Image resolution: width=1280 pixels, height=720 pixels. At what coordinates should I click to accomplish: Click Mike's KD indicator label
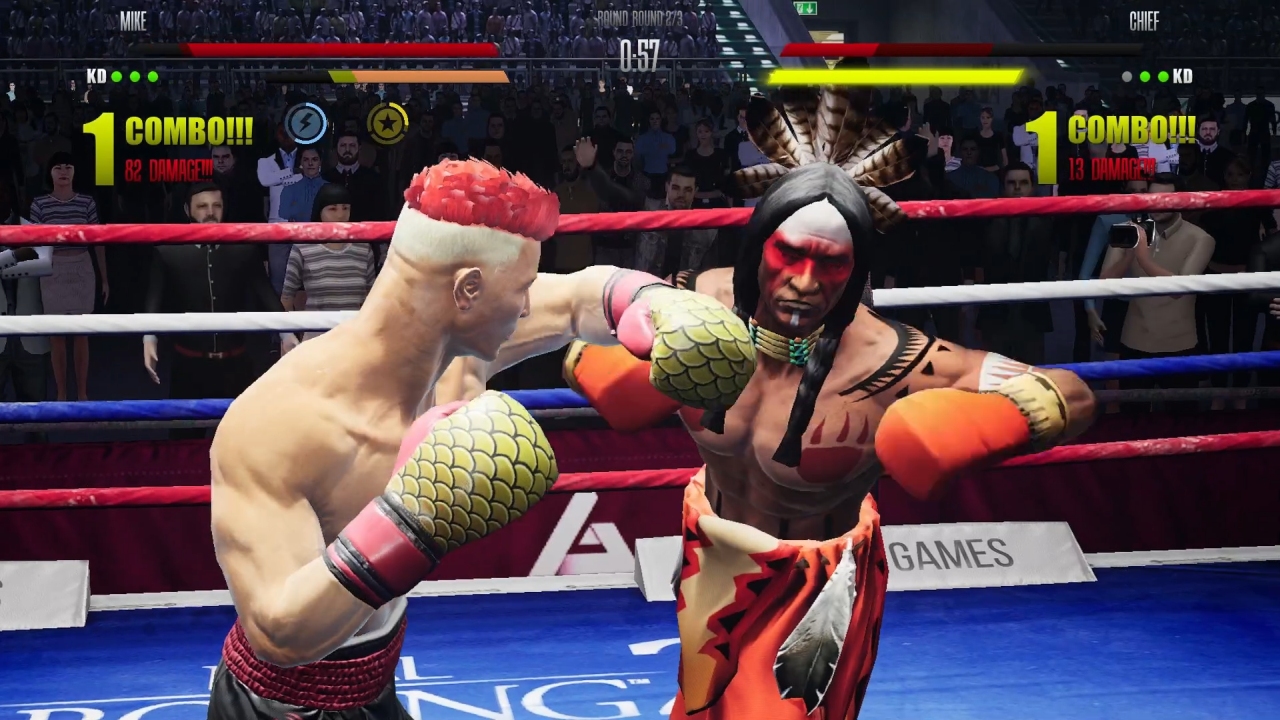[x=96, y=76]
